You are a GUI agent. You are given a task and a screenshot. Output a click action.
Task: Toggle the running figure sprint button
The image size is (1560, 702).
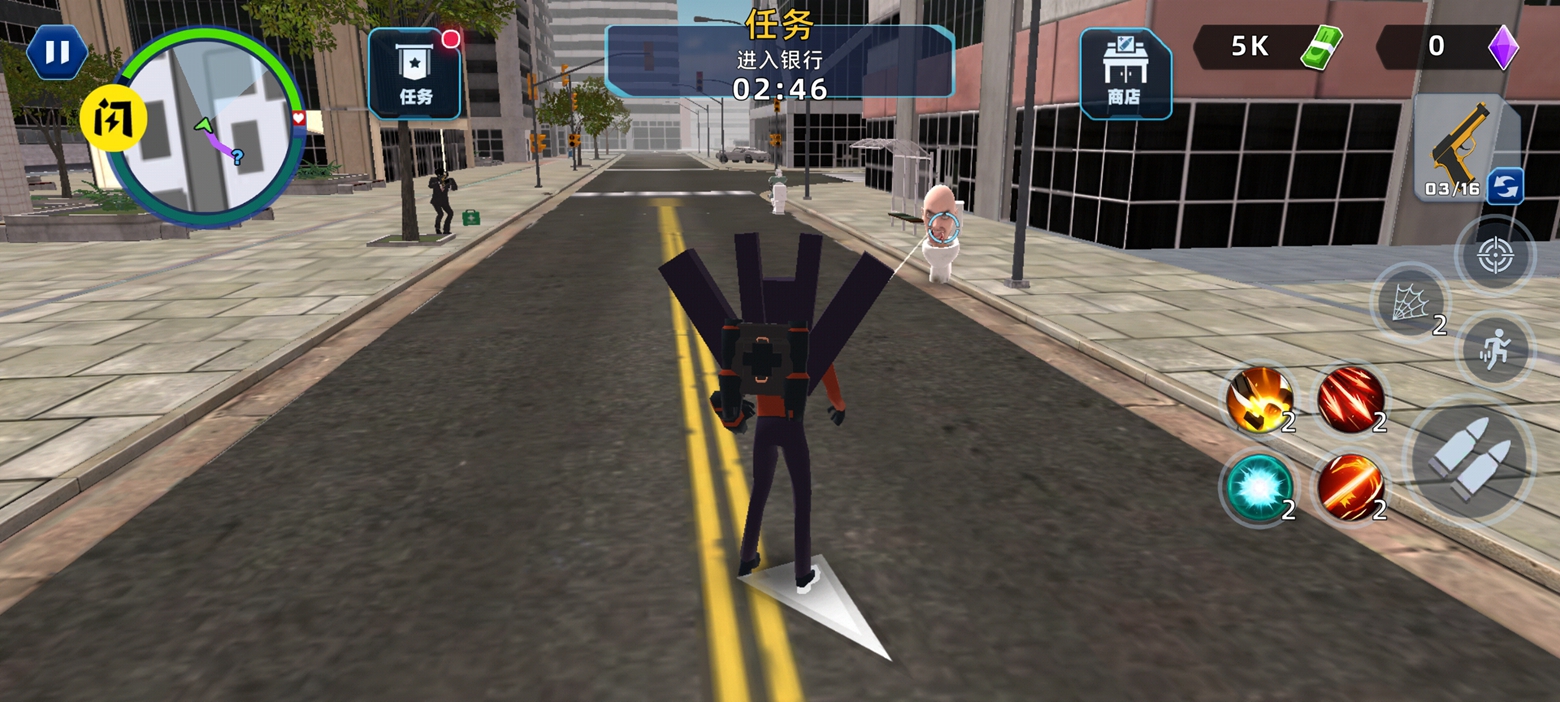point(1496,349)
